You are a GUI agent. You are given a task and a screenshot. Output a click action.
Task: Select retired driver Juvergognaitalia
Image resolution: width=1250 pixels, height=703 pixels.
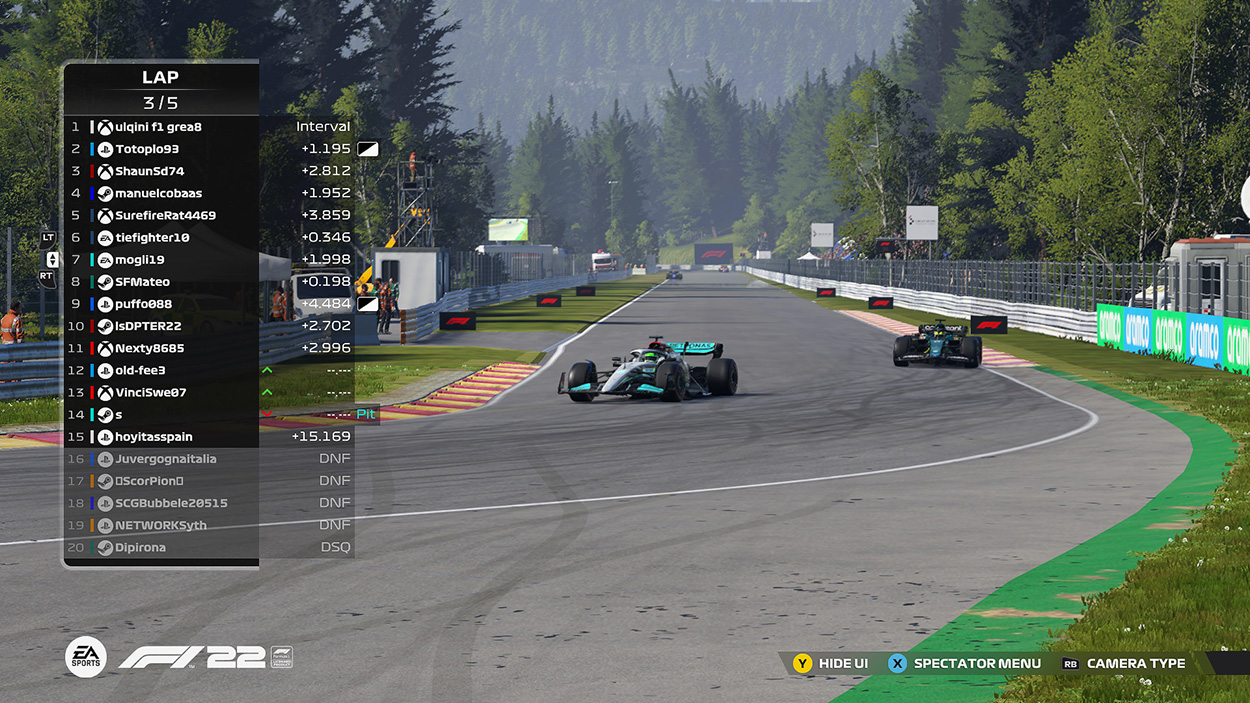(165, 459)
